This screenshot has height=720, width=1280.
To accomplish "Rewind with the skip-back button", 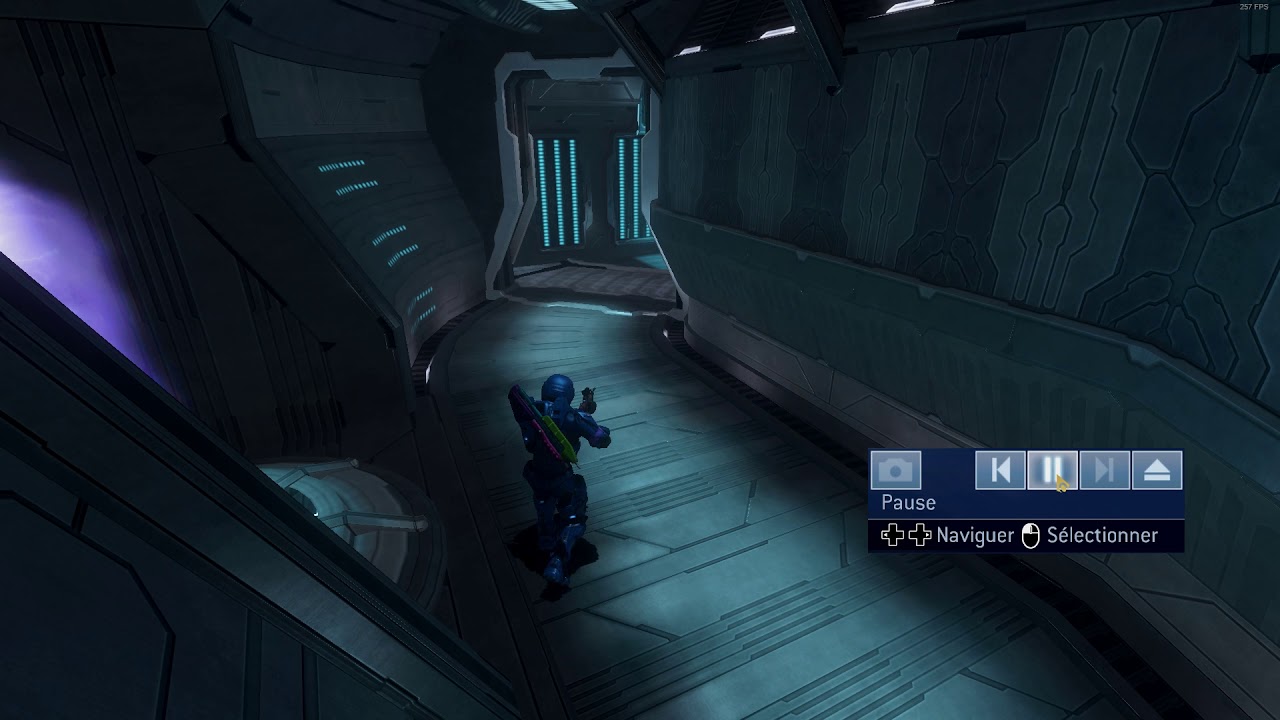I will pyautogui.click(x=1000, y=471).
